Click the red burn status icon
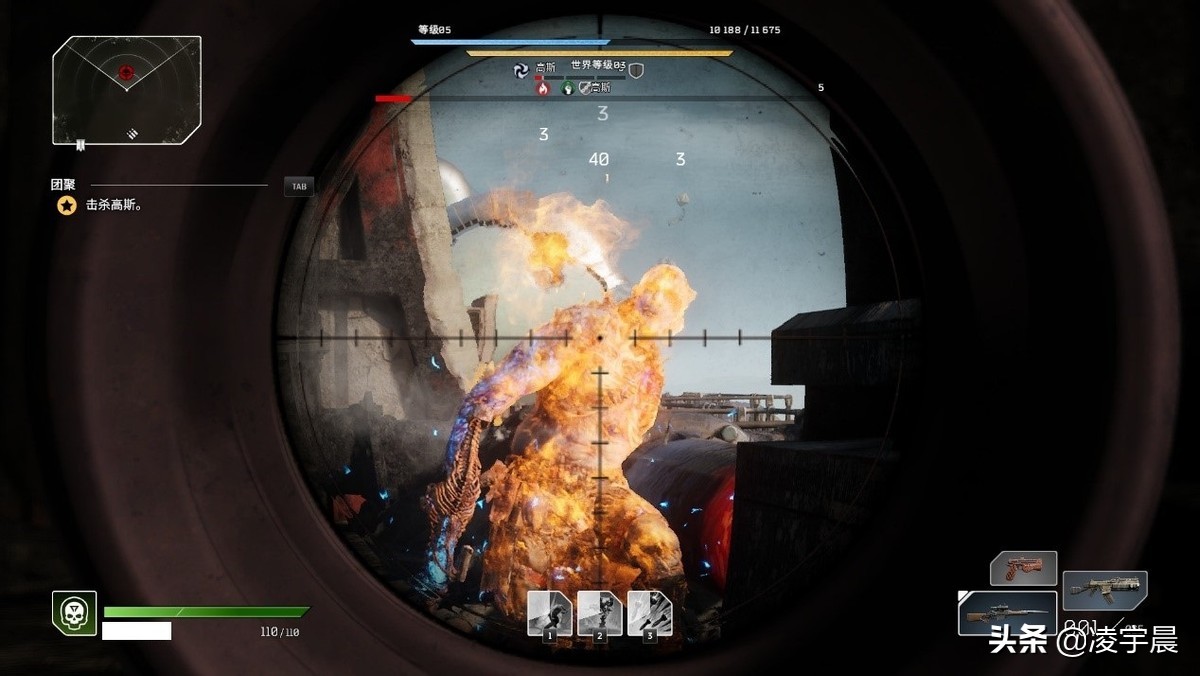 (543, 88)
